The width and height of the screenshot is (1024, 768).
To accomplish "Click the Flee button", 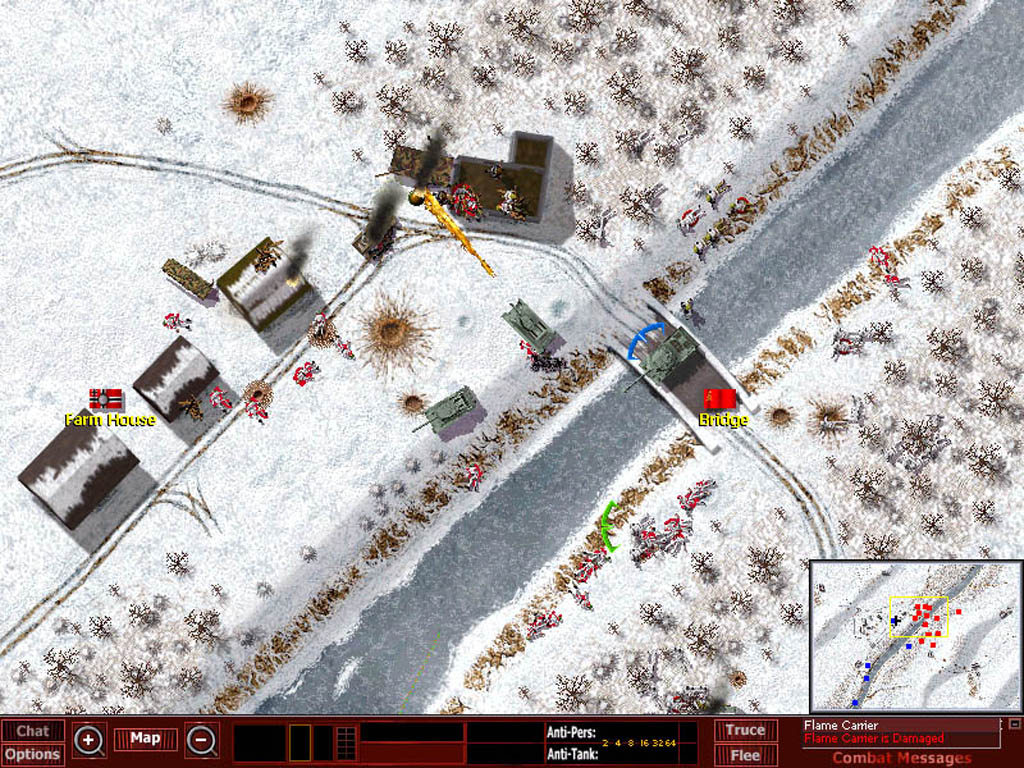I will (745, 754).
